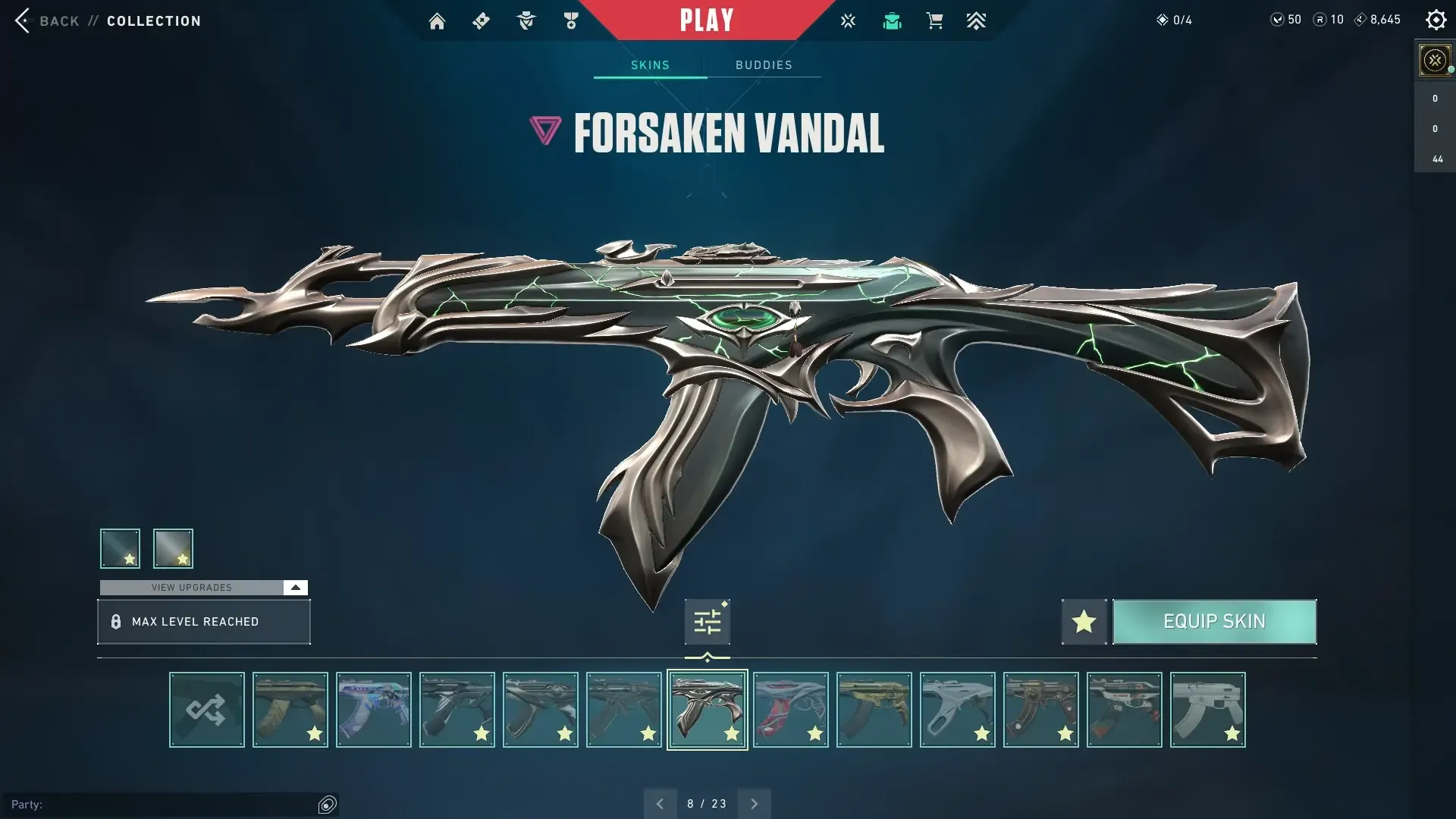
Task: Switch to the Buddies tab
Action: point(764,65)
